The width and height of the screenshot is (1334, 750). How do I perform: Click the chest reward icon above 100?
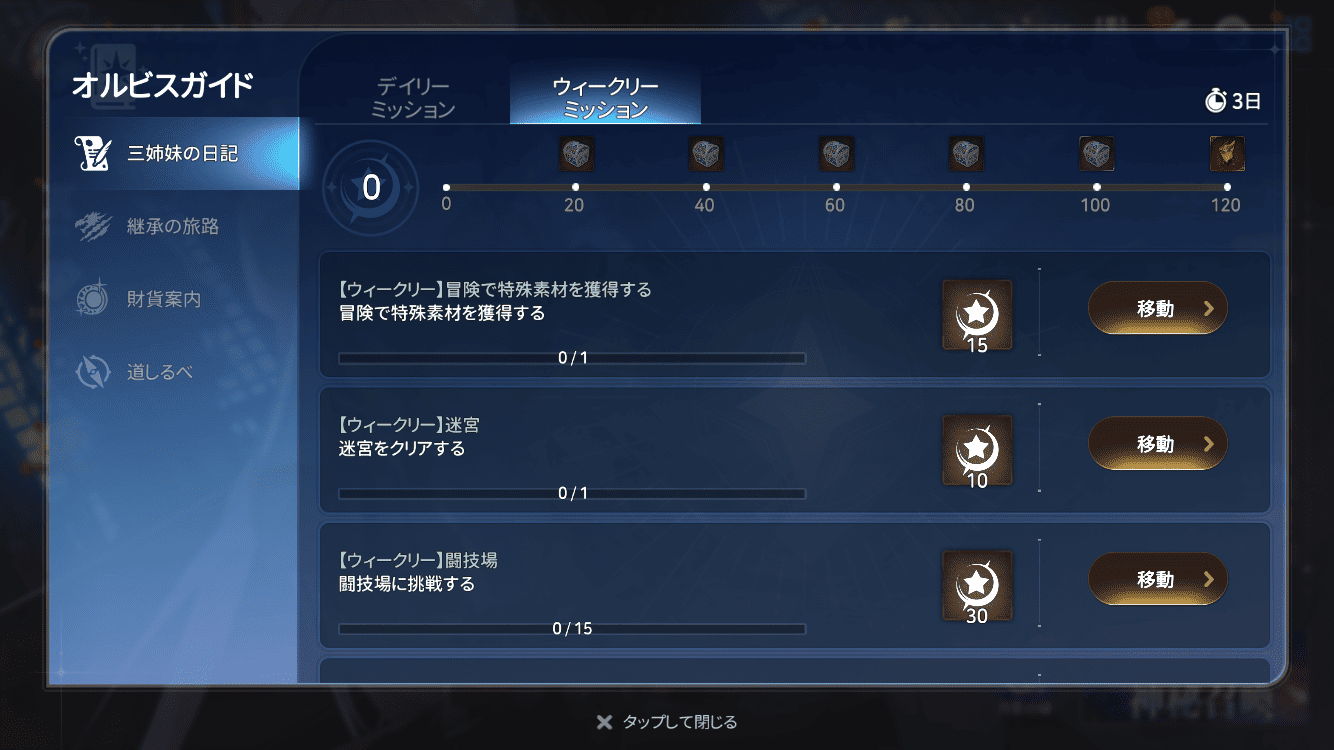1096,152
